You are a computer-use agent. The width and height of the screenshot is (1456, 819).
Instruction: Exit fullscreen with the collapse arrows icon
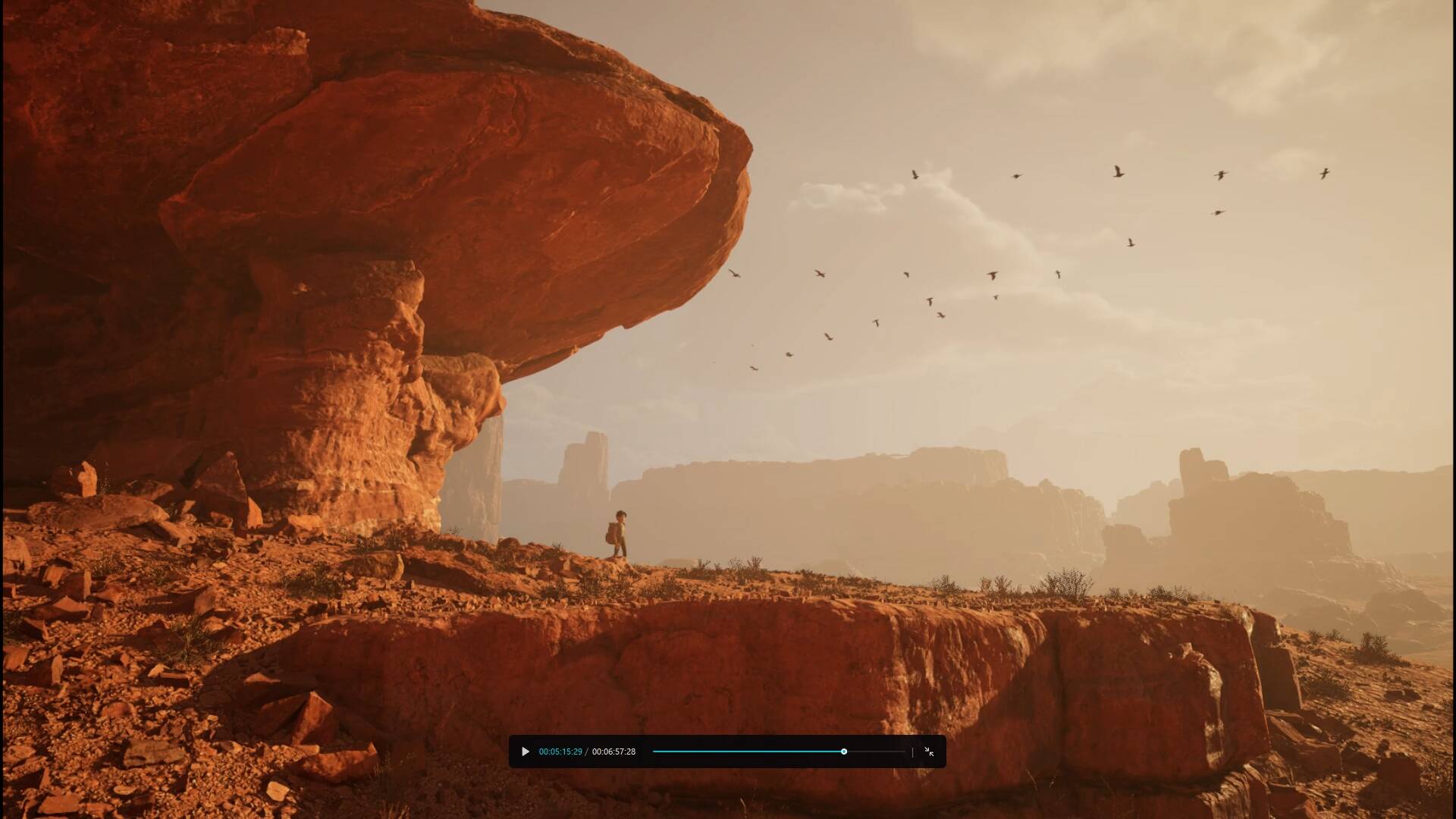click(929, 752)
